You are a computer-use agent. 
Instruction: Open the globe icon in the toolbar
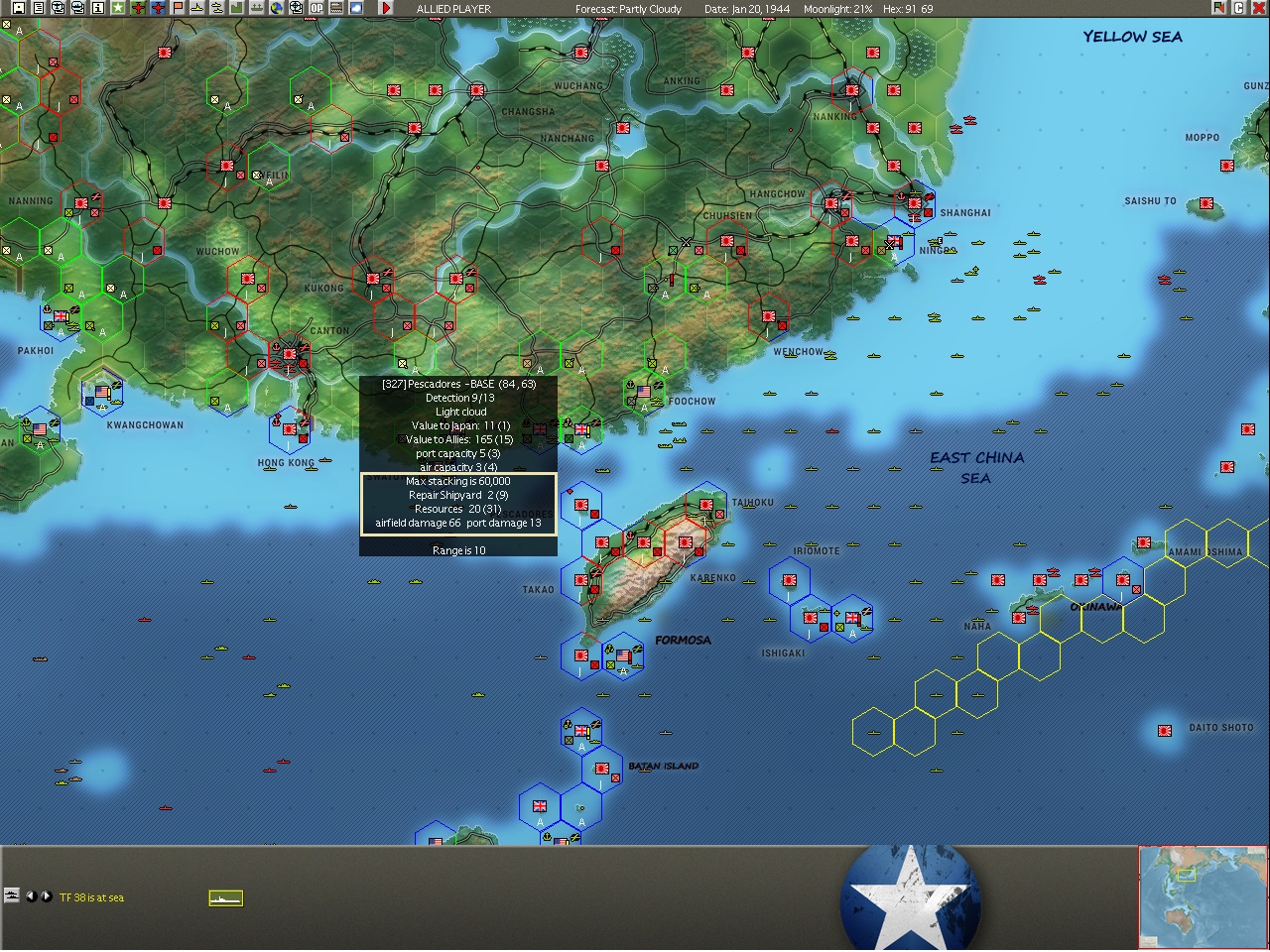277,8
